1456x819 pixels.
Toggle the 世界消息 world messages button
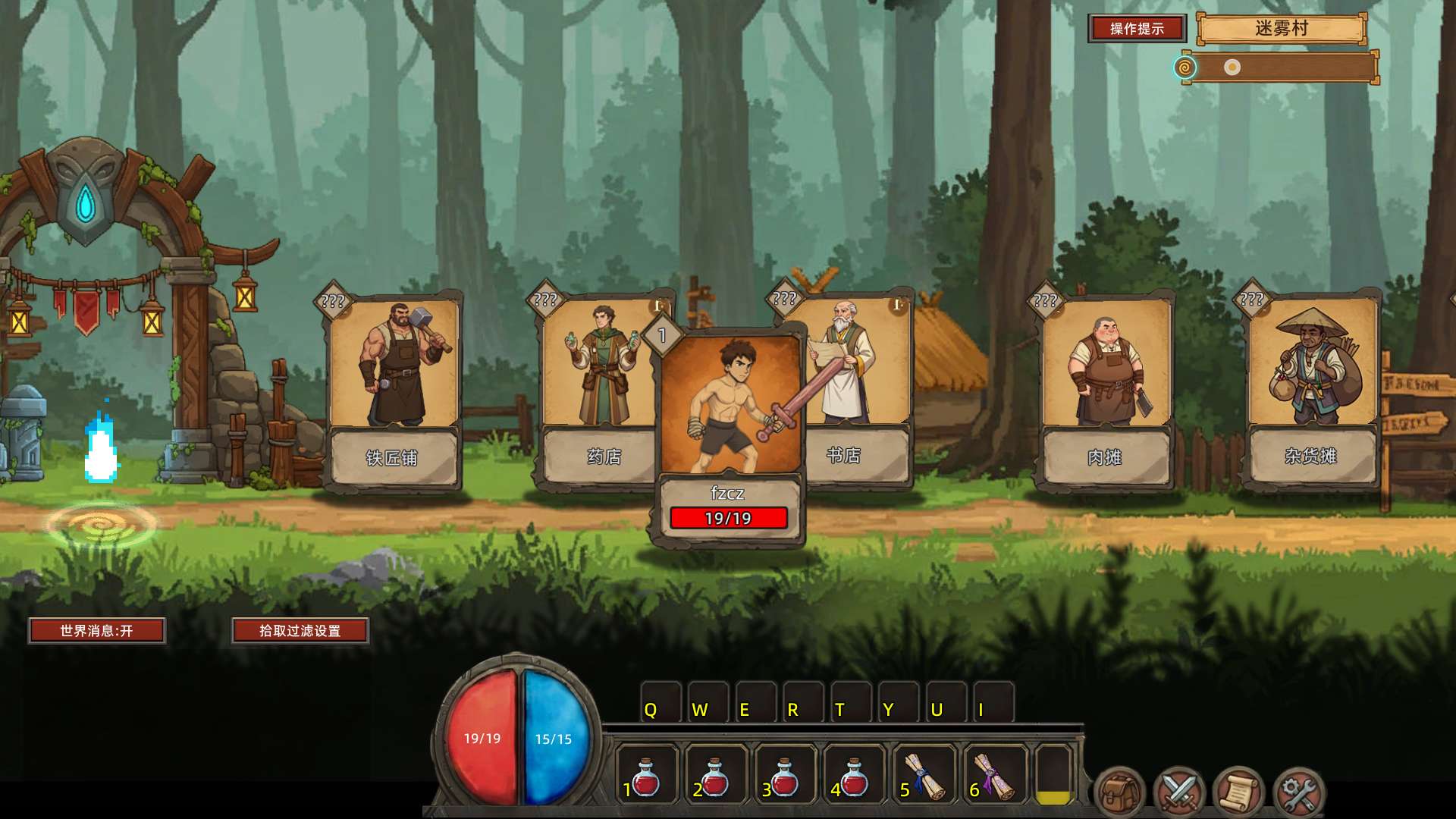tap(97, 630)
